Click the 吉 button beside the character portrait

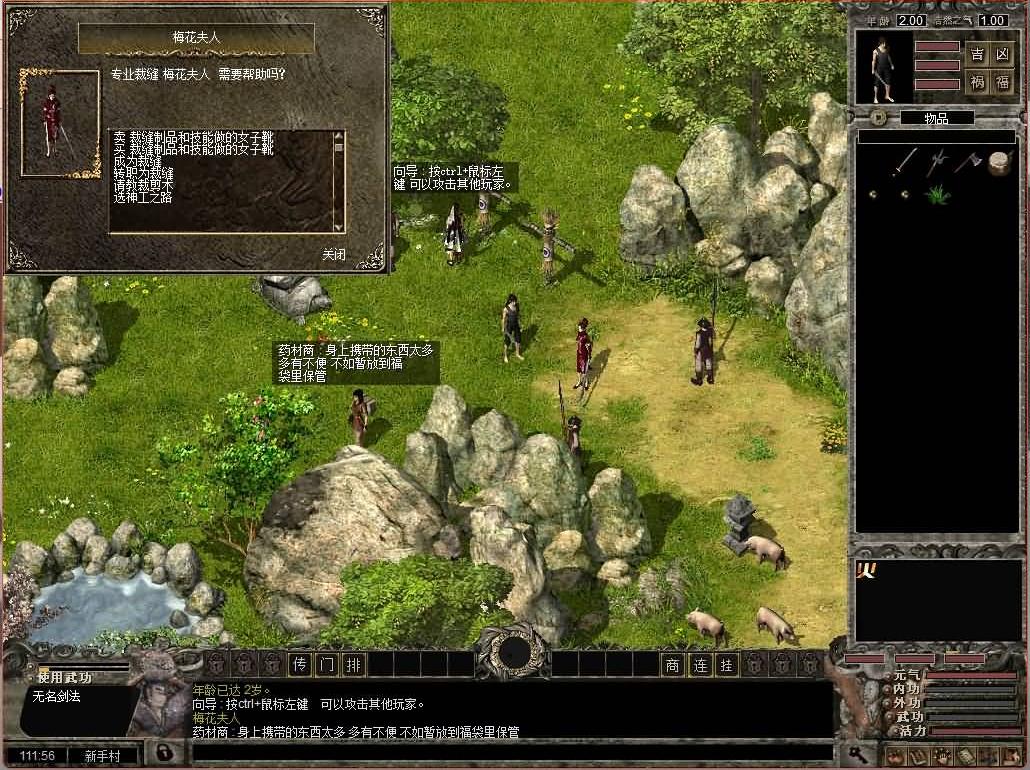point(977,54)
